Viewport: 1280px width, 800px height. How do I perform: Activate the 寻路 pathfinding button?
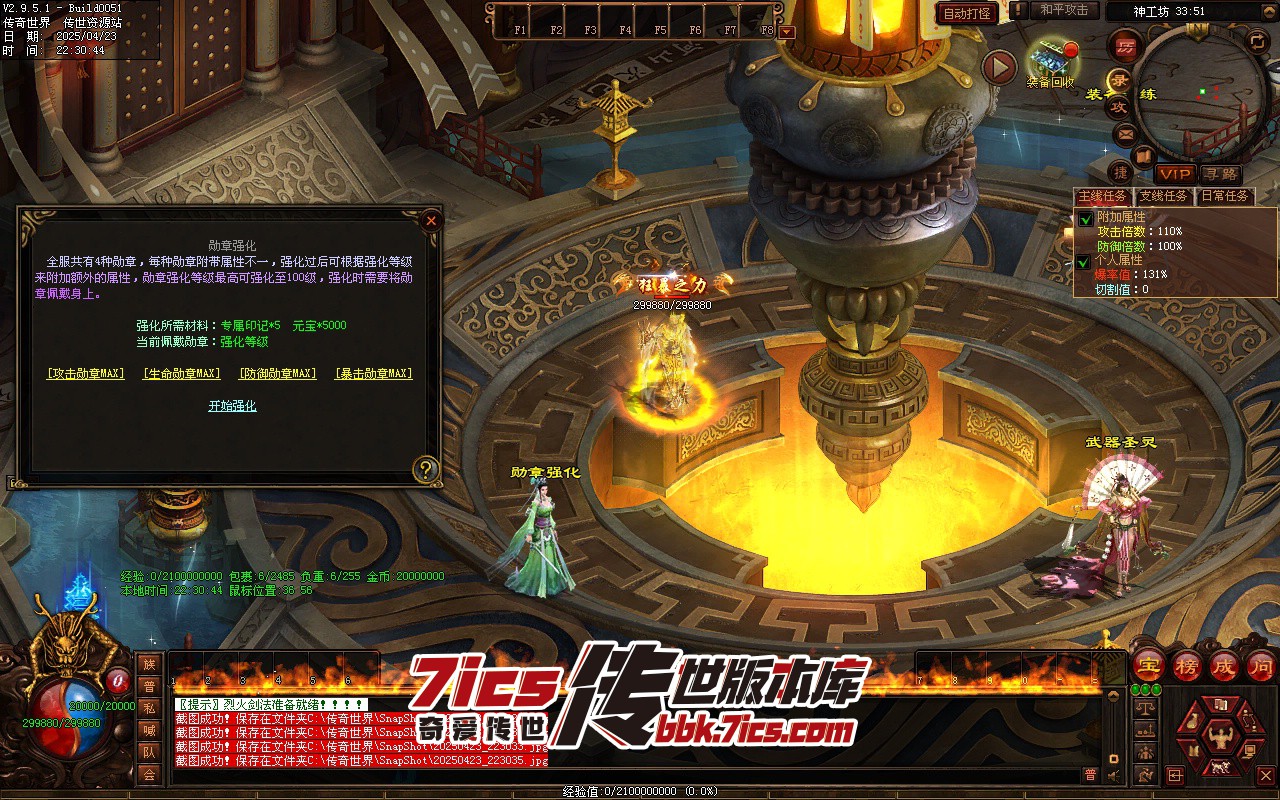point(1220,174)
